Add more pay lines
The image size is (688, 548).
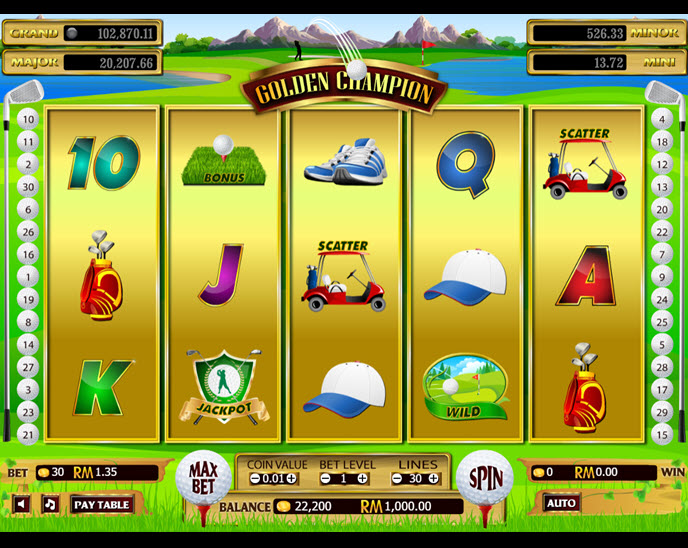pos(433,478)
